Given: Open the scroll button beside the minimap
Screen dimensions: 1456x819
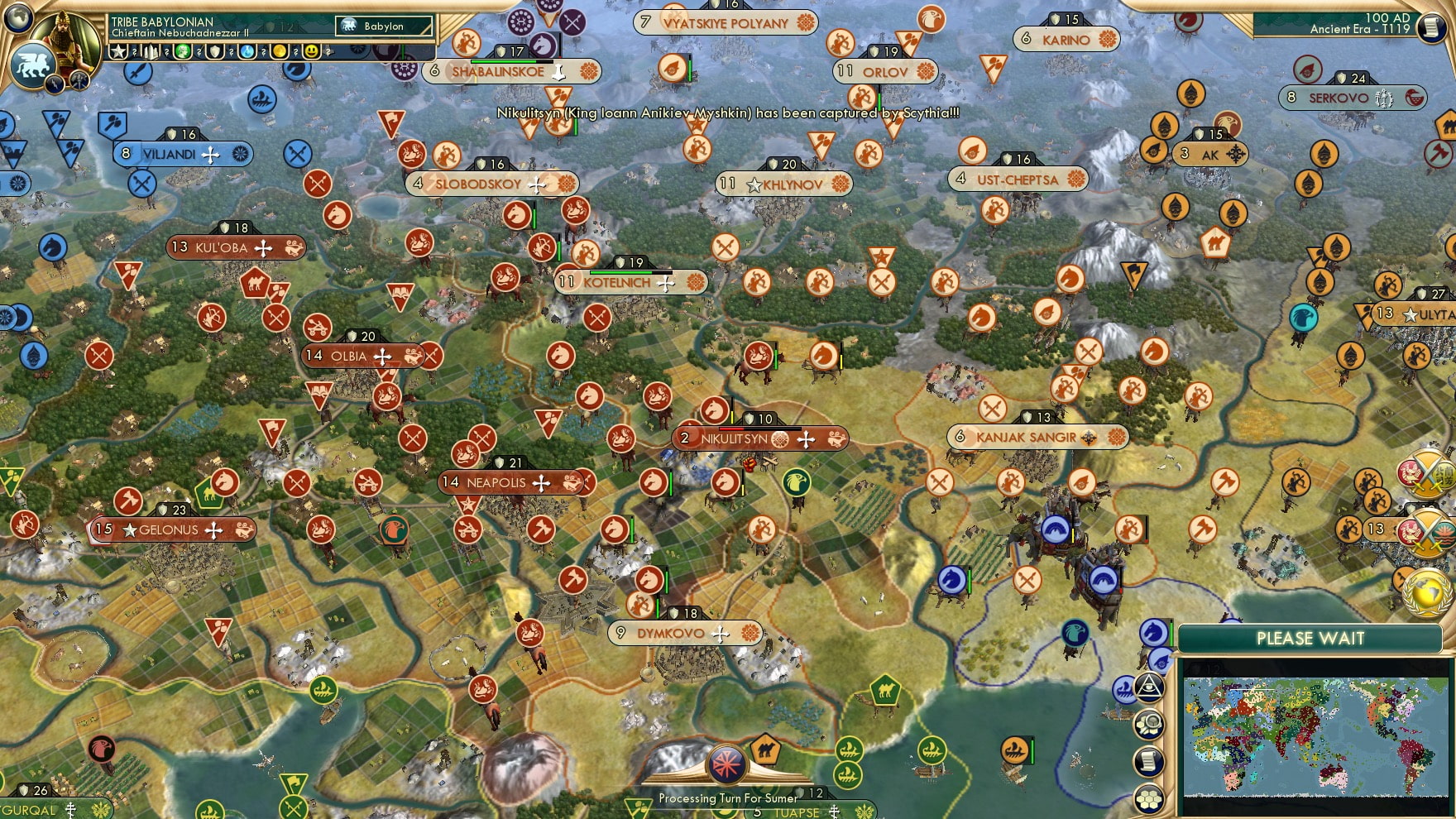Looking at the screenshot, I should (1150, 761).
